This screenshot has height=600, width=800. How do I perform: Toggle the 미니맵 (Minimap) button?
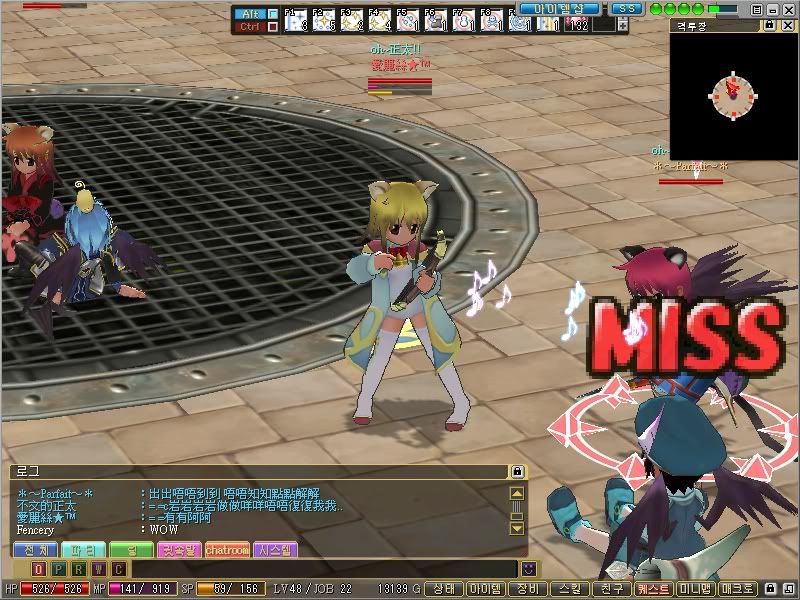click(x=696, y=589)
